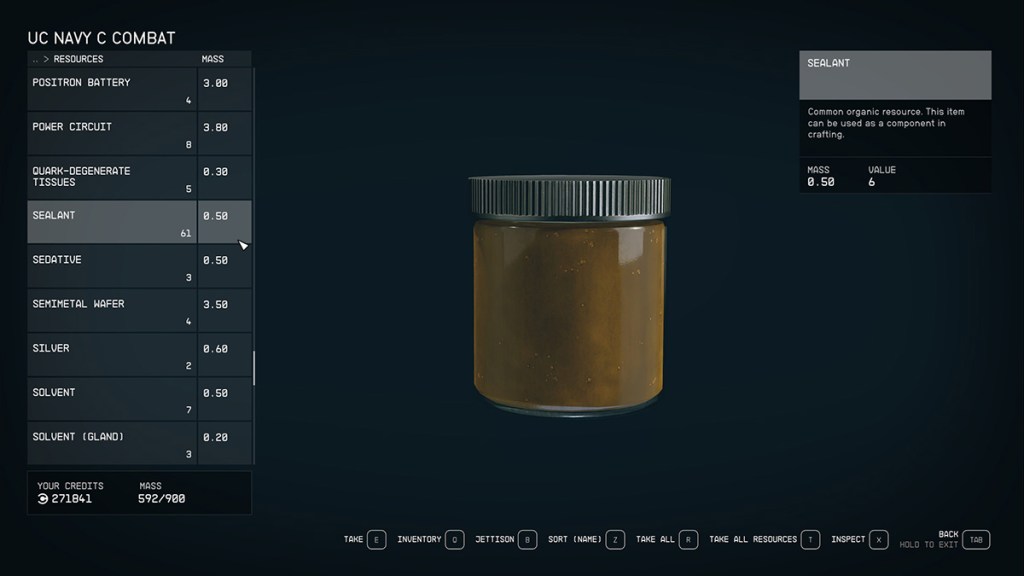Choose the Semimetal Wafer entry

(112, 310)
